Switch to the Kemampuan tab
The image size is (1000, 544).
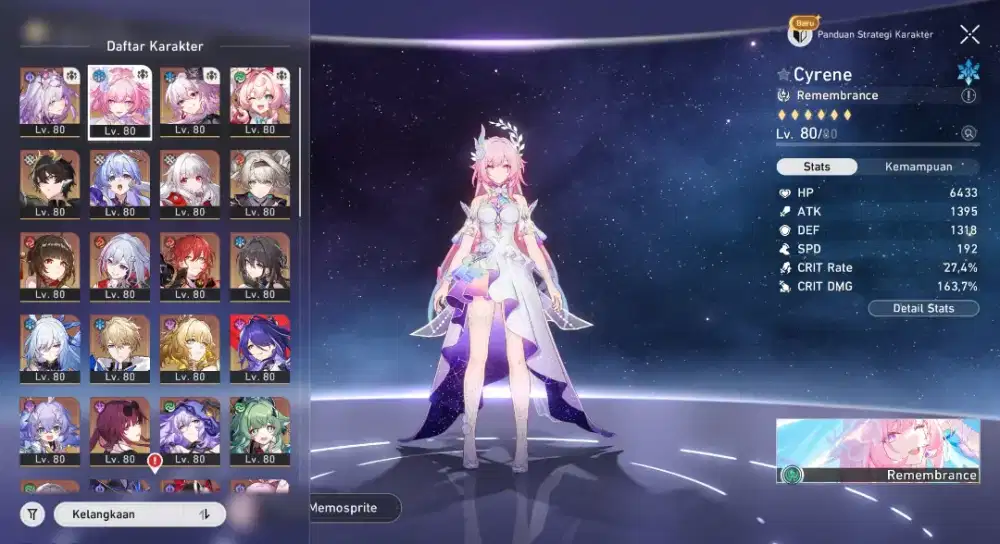917,167
